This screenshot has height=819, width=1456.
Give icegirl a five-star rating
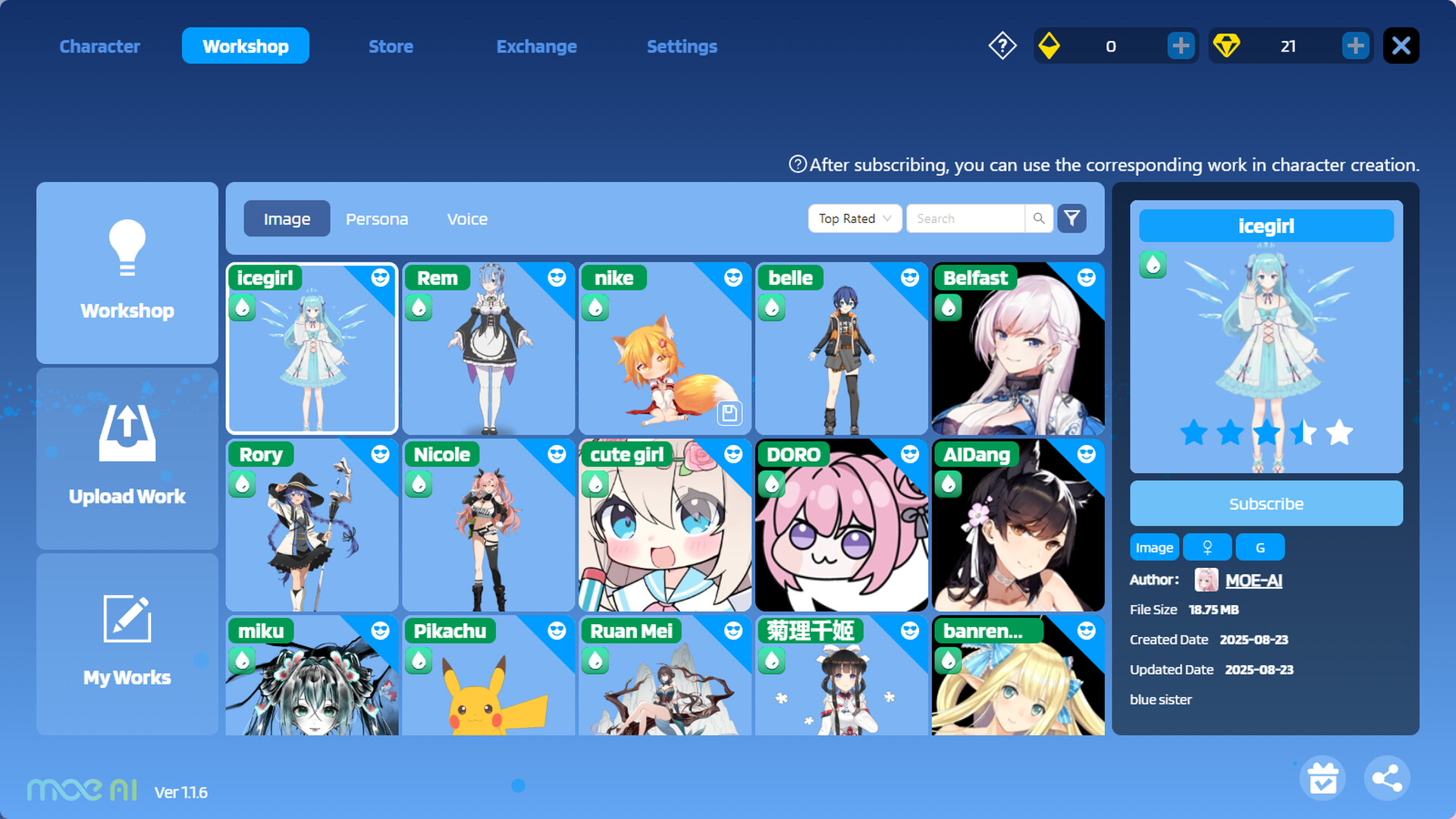1340,433
